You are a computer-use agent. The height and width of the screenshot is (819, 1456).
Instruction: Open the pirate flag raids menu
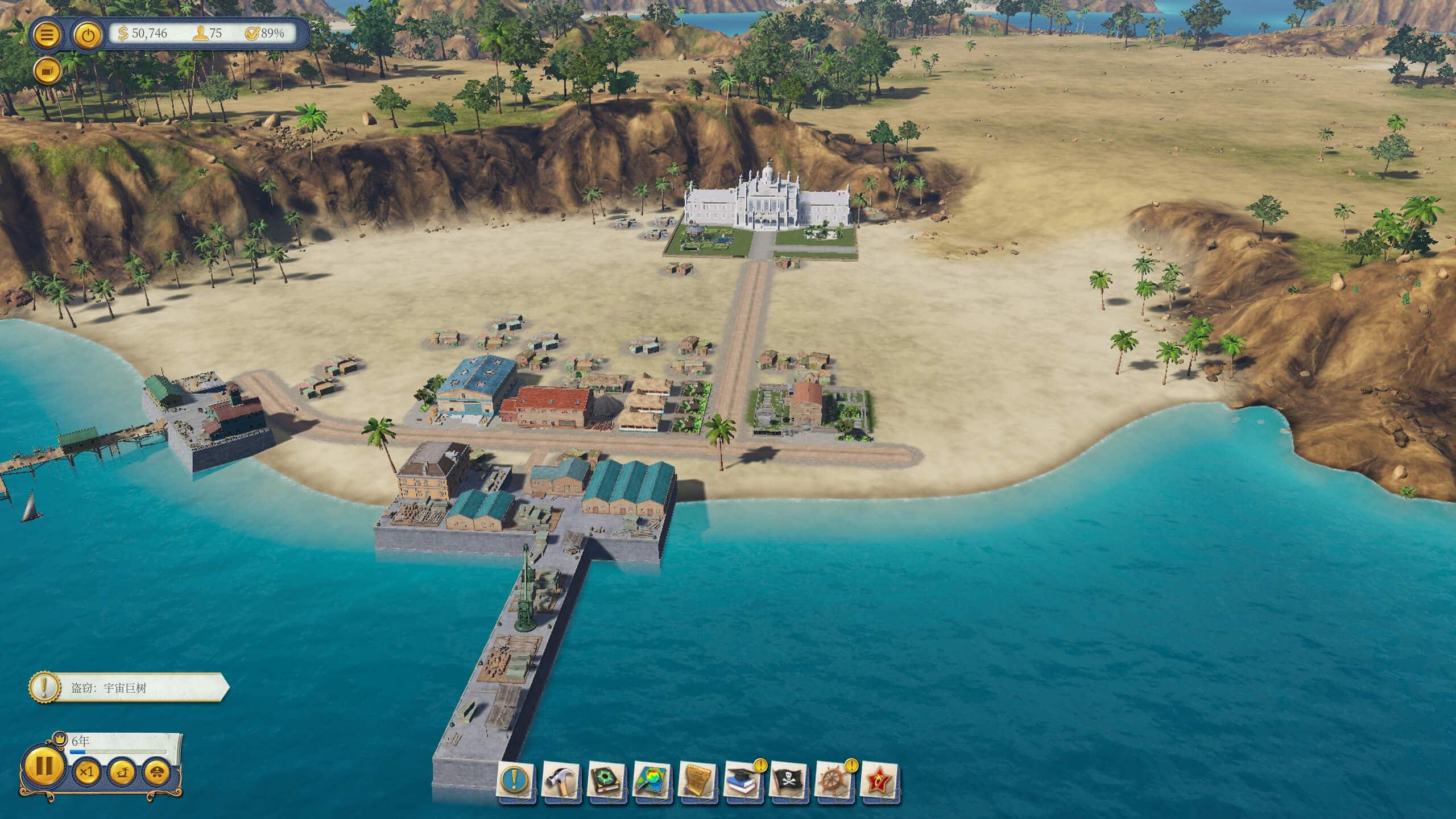(788, 779)
